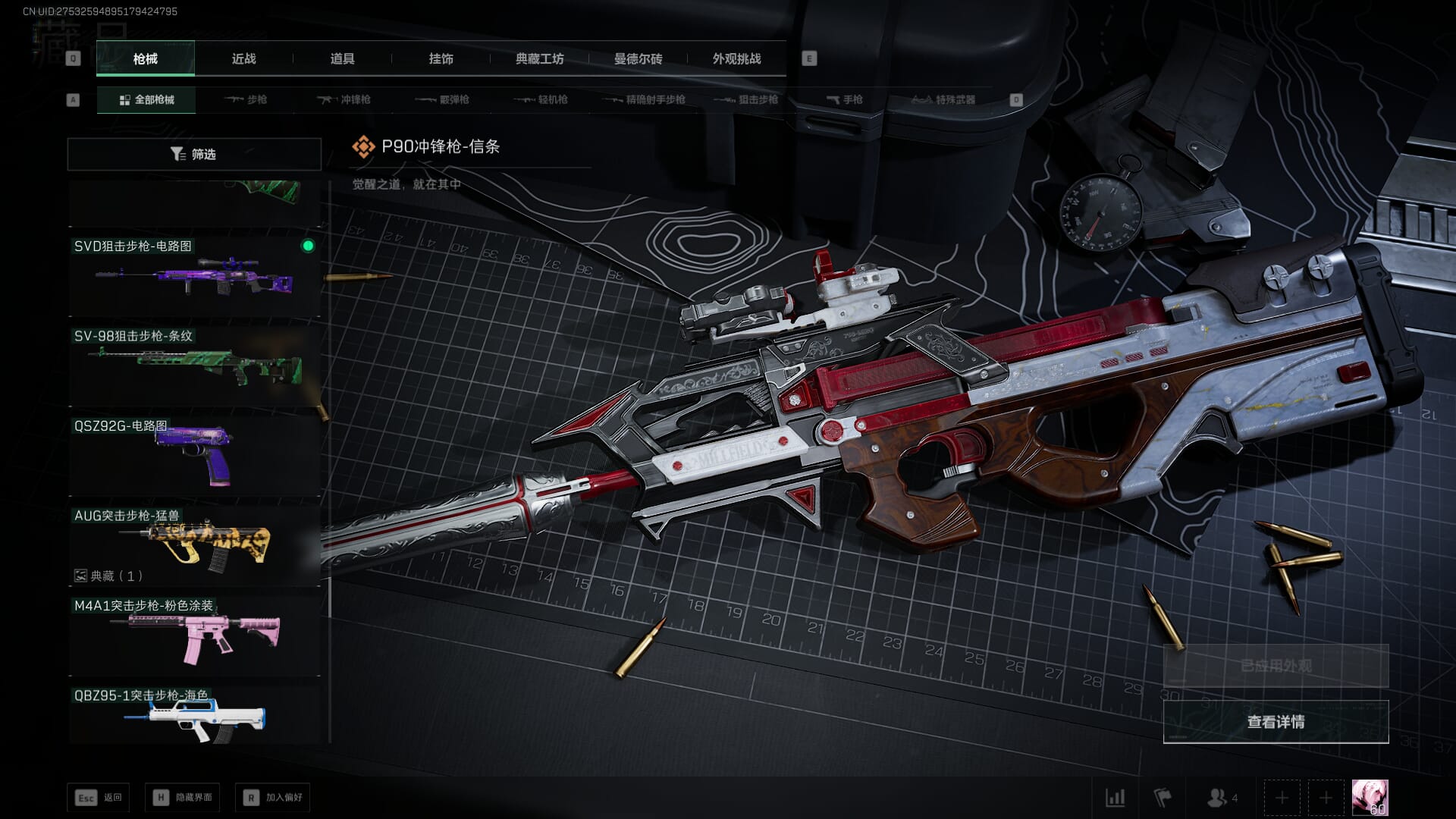
Task: Select the SVD狙击步枪-电路图 skin
Action: (x=194, y=276)
